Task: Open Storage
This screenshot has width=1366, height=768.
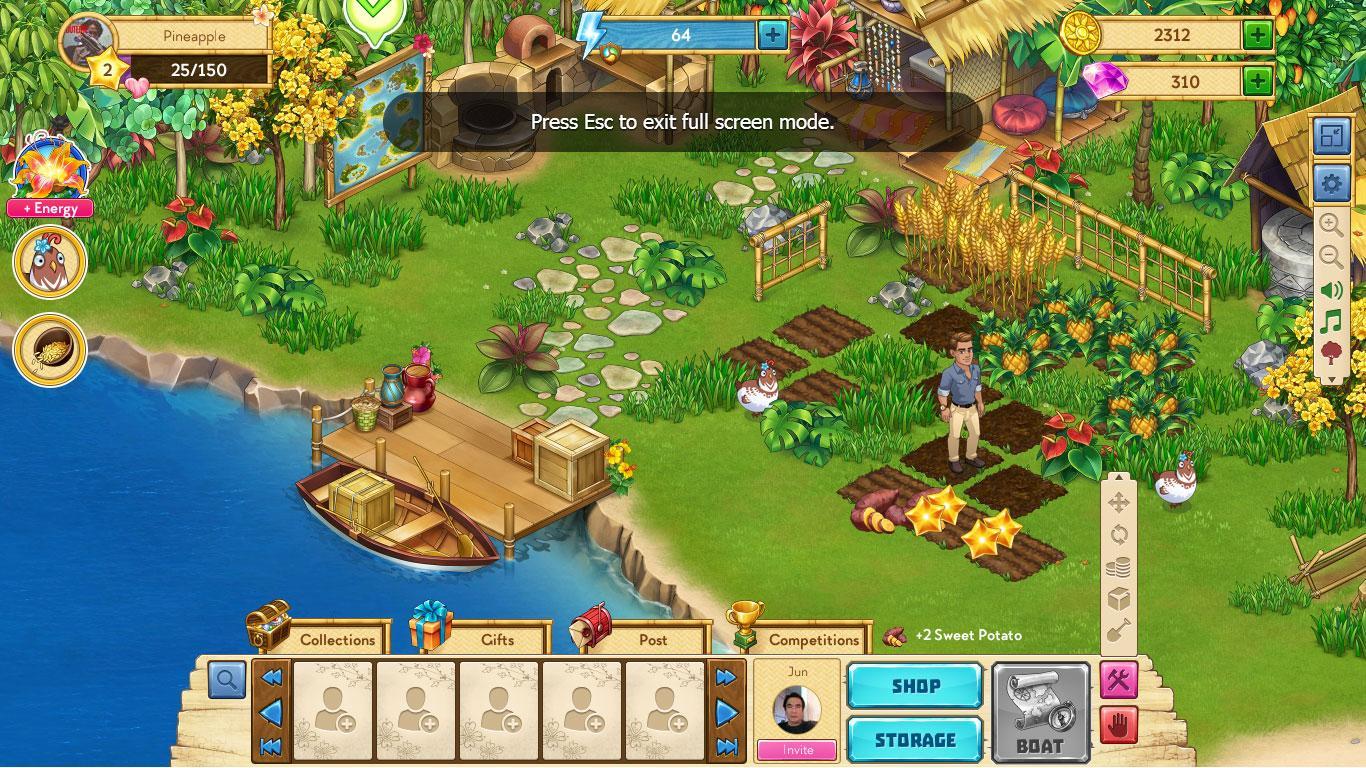Action: point(914,740)
